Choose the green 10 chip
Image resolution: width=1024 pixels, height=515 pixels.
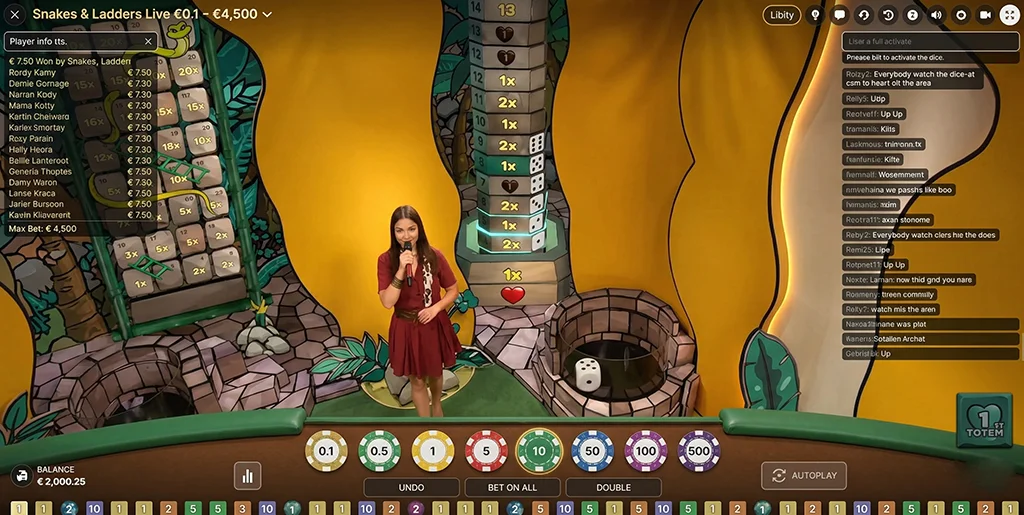[539, 451]
